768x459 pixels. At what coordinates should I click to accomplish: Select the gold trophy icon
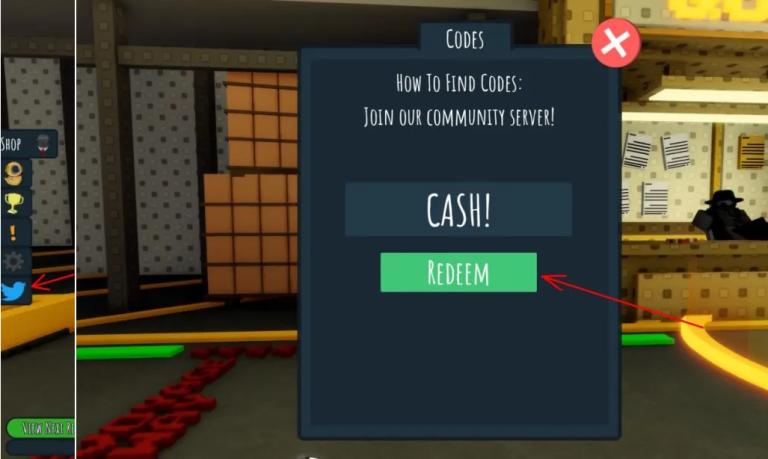(x=14, y=203)
